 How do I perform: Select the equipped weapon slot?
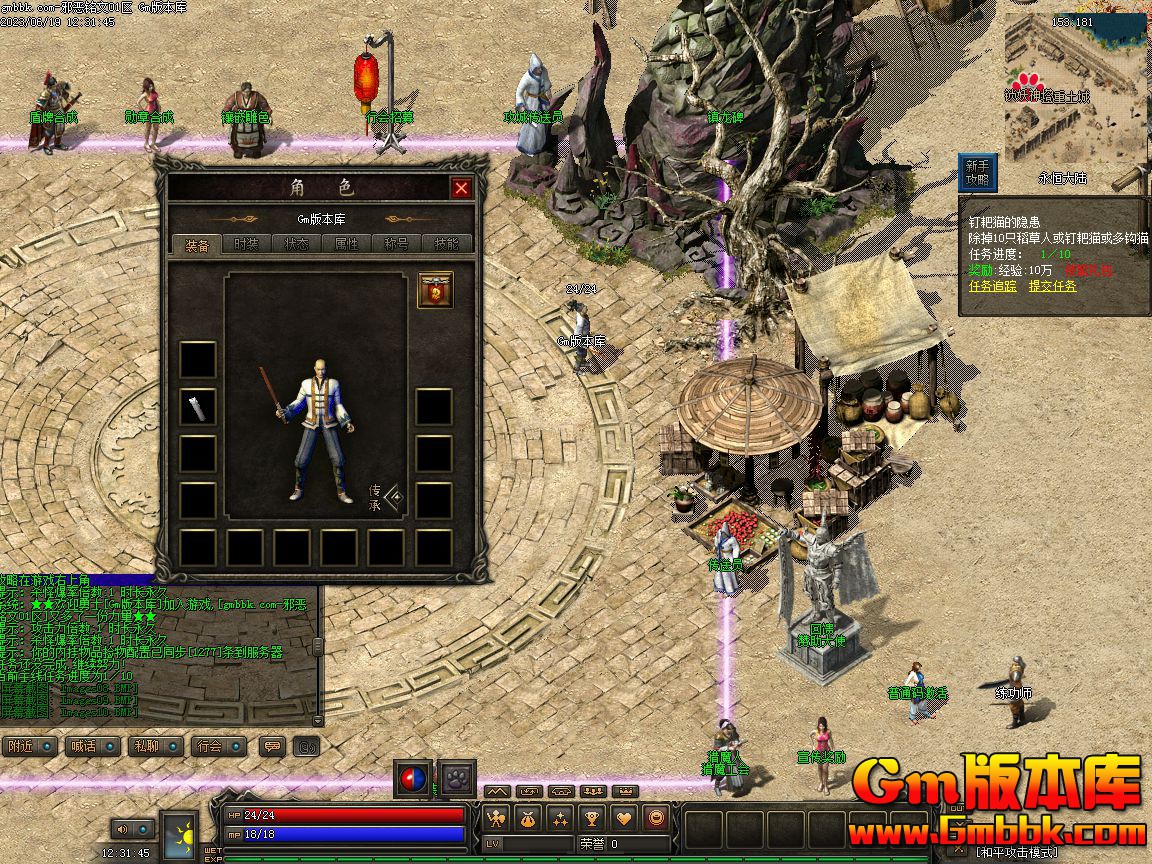[198, 407]
